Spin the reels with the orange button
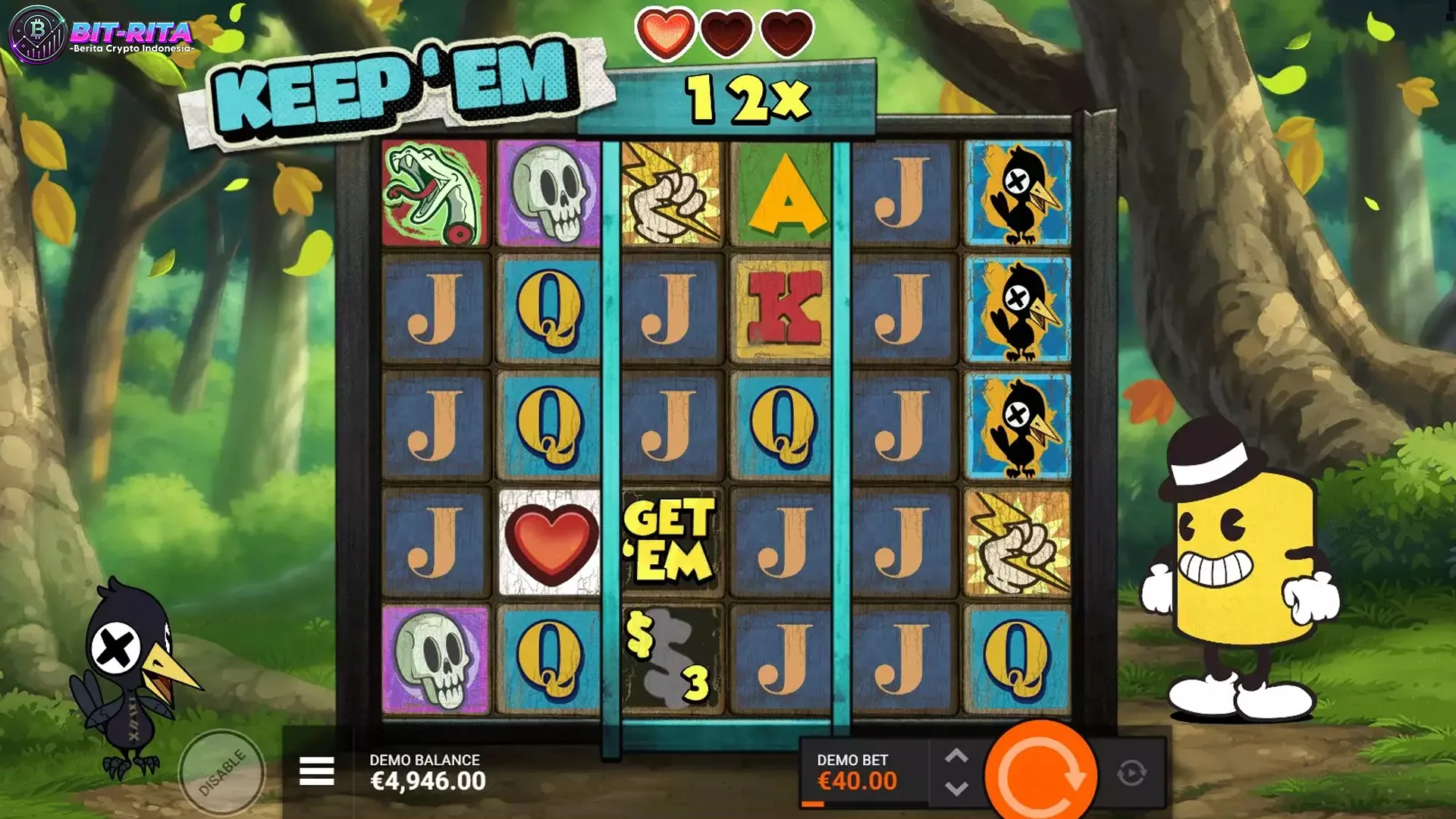Screen dimensions: 1456x819 (x=1040, y=774)
